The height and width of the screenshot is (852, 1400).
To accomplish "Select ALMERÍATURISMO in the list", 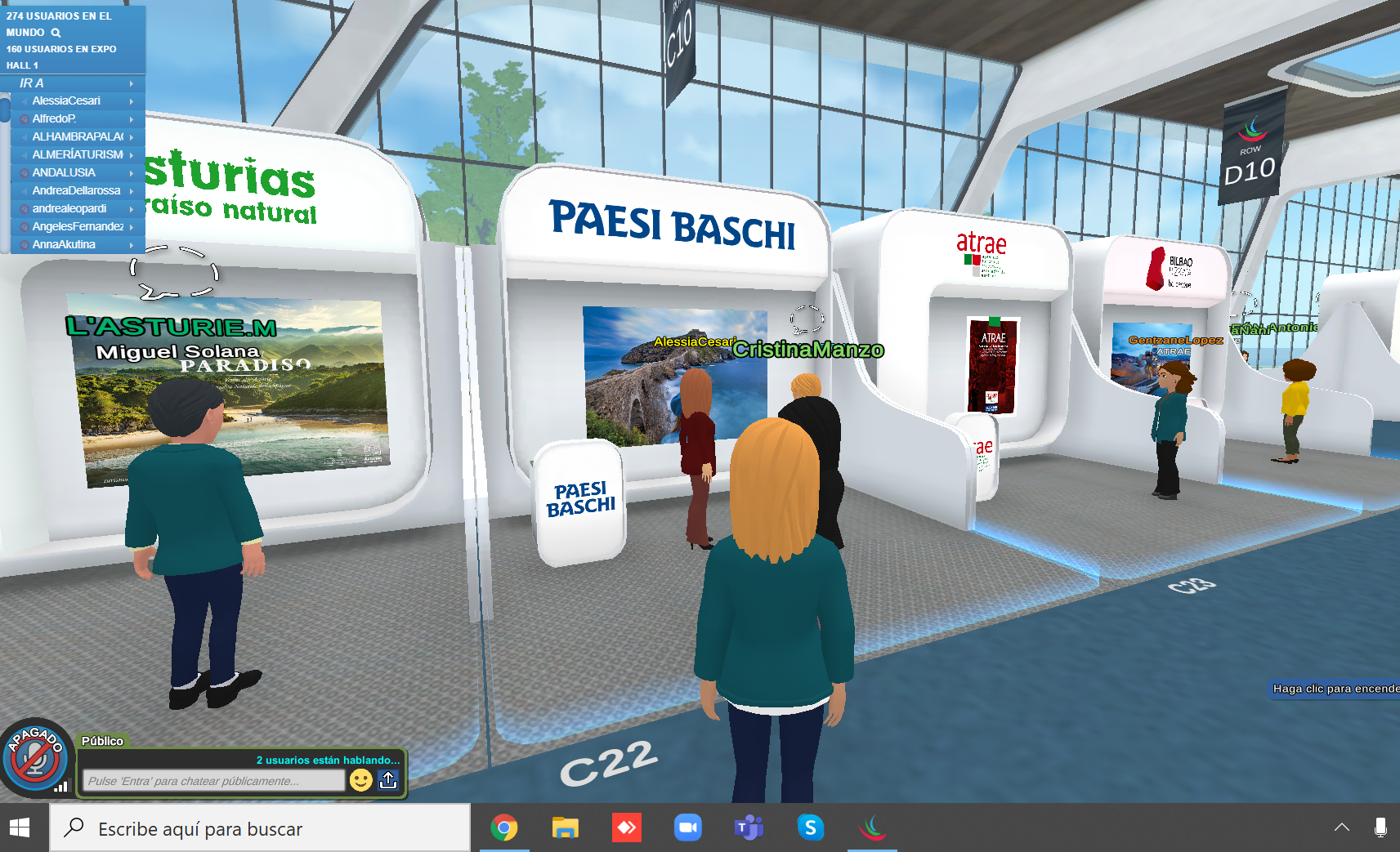I will click(x=78, y=155).
